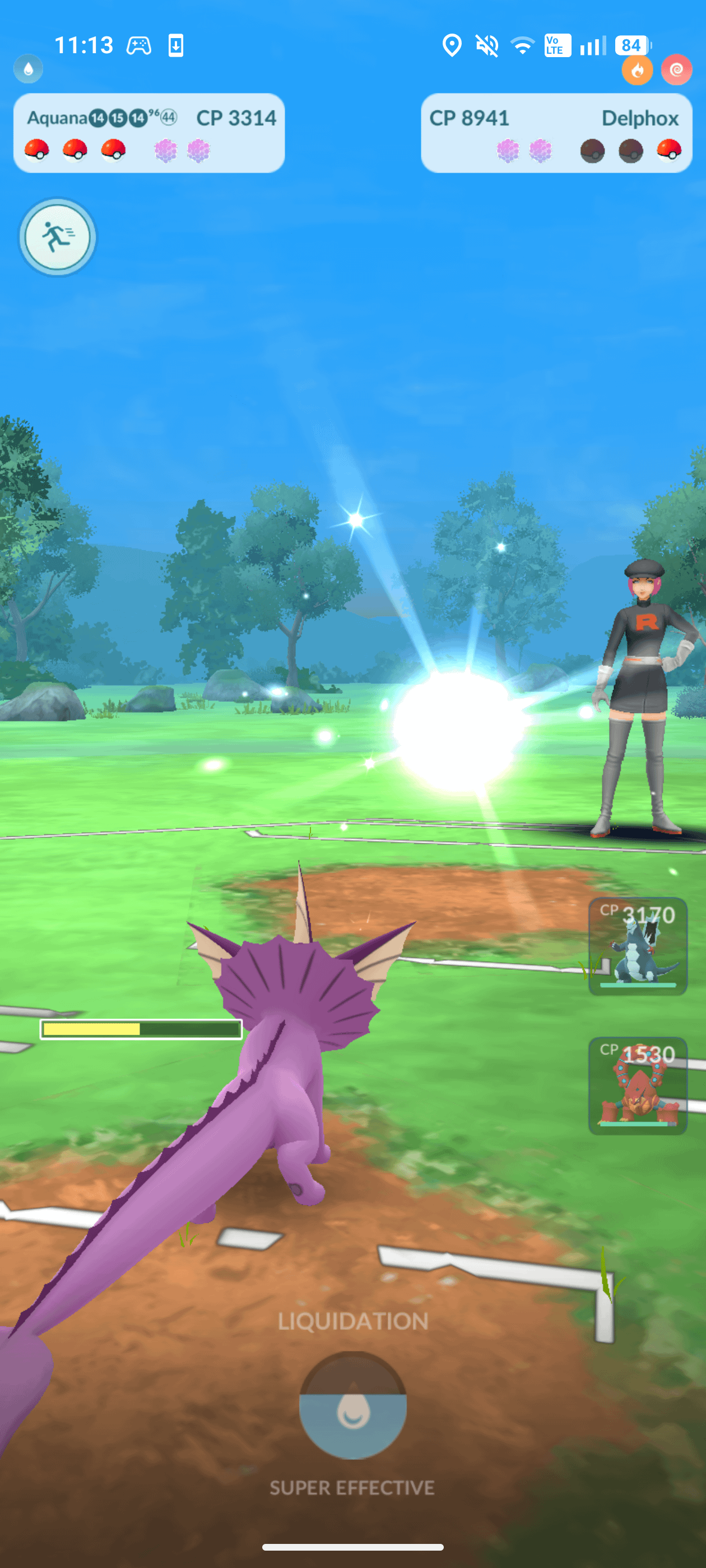Switch to the CP 3170 Pokémon

pos(637,945)
